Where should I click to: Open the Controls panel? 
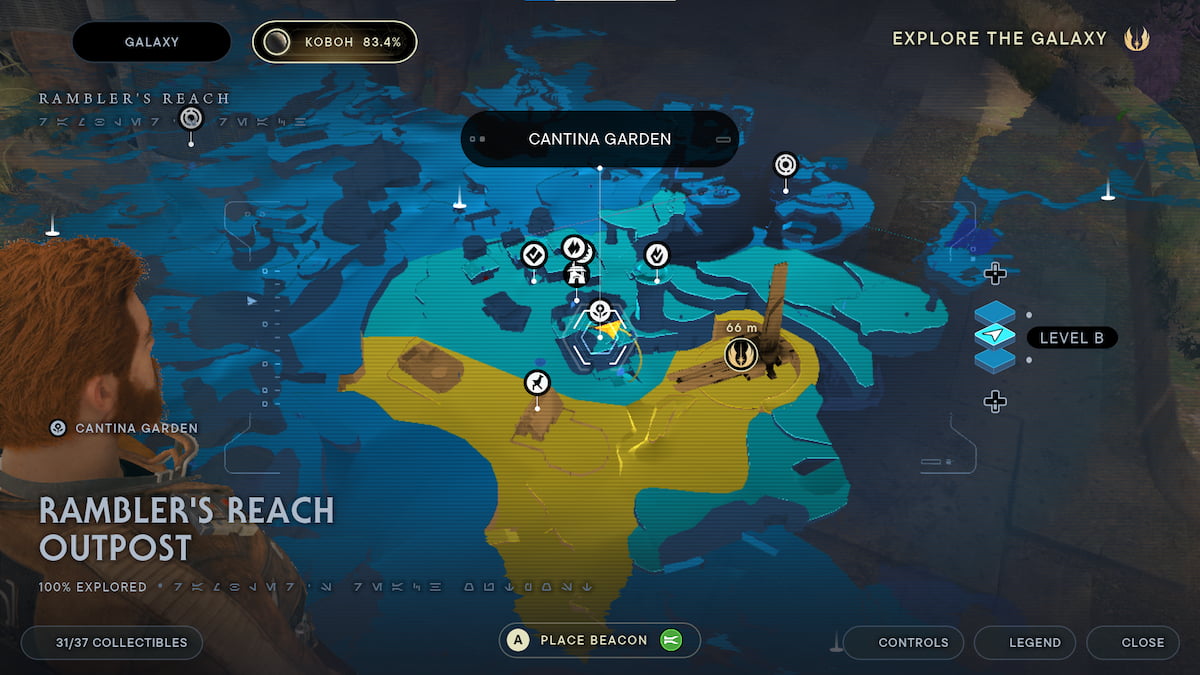click(x=903, y=642)
